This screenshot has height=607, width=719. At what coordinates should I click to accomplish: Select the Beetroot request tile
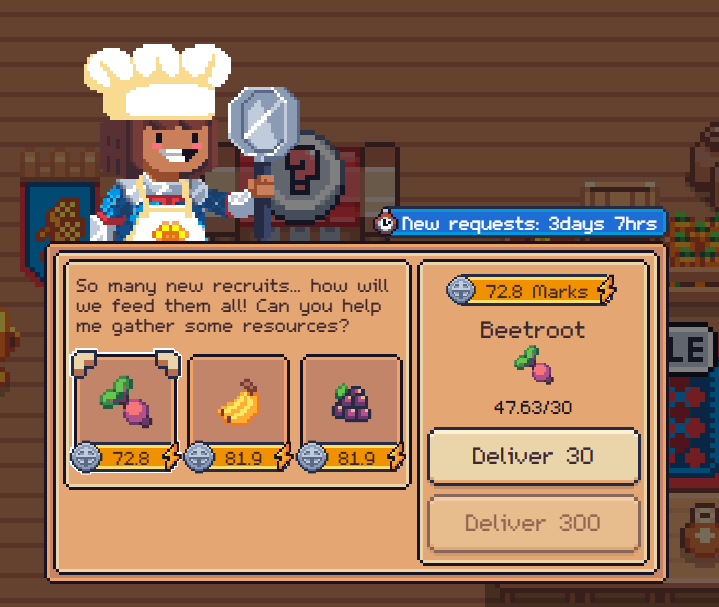[x=126, y=402]
